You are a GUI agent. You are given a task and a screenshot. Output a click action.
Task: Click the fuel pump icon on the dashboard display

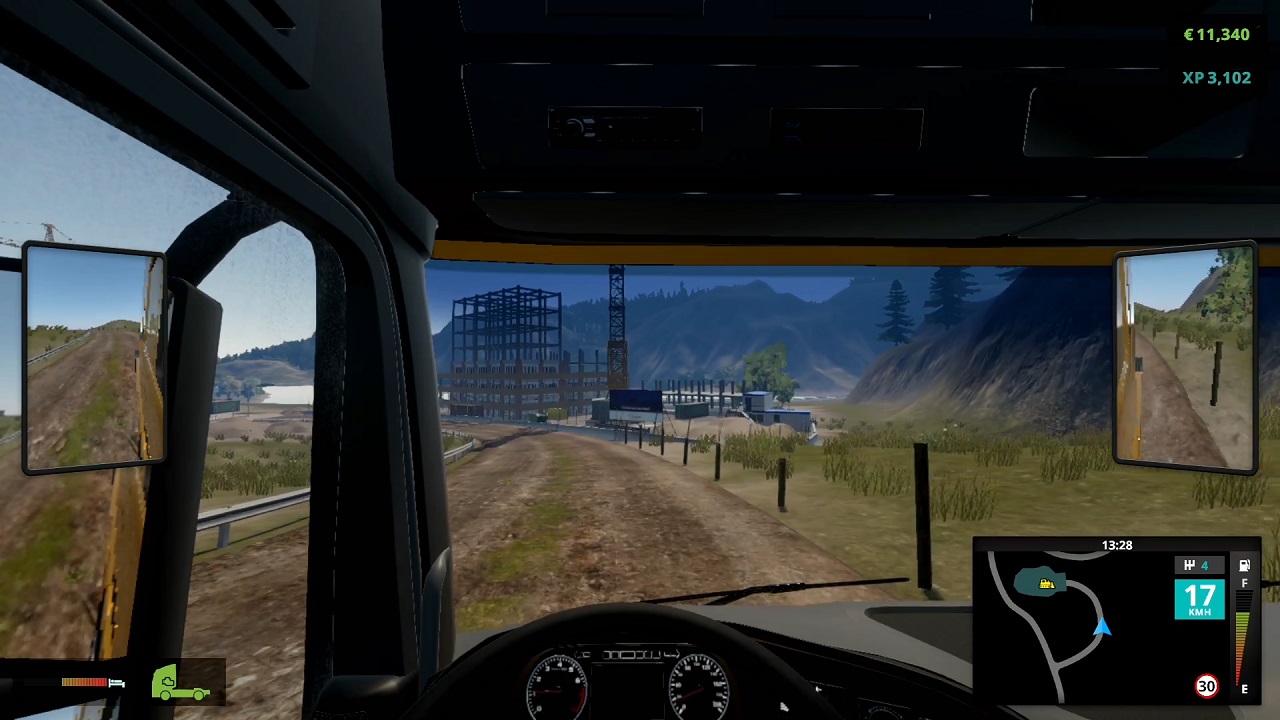click(1244, 566)
